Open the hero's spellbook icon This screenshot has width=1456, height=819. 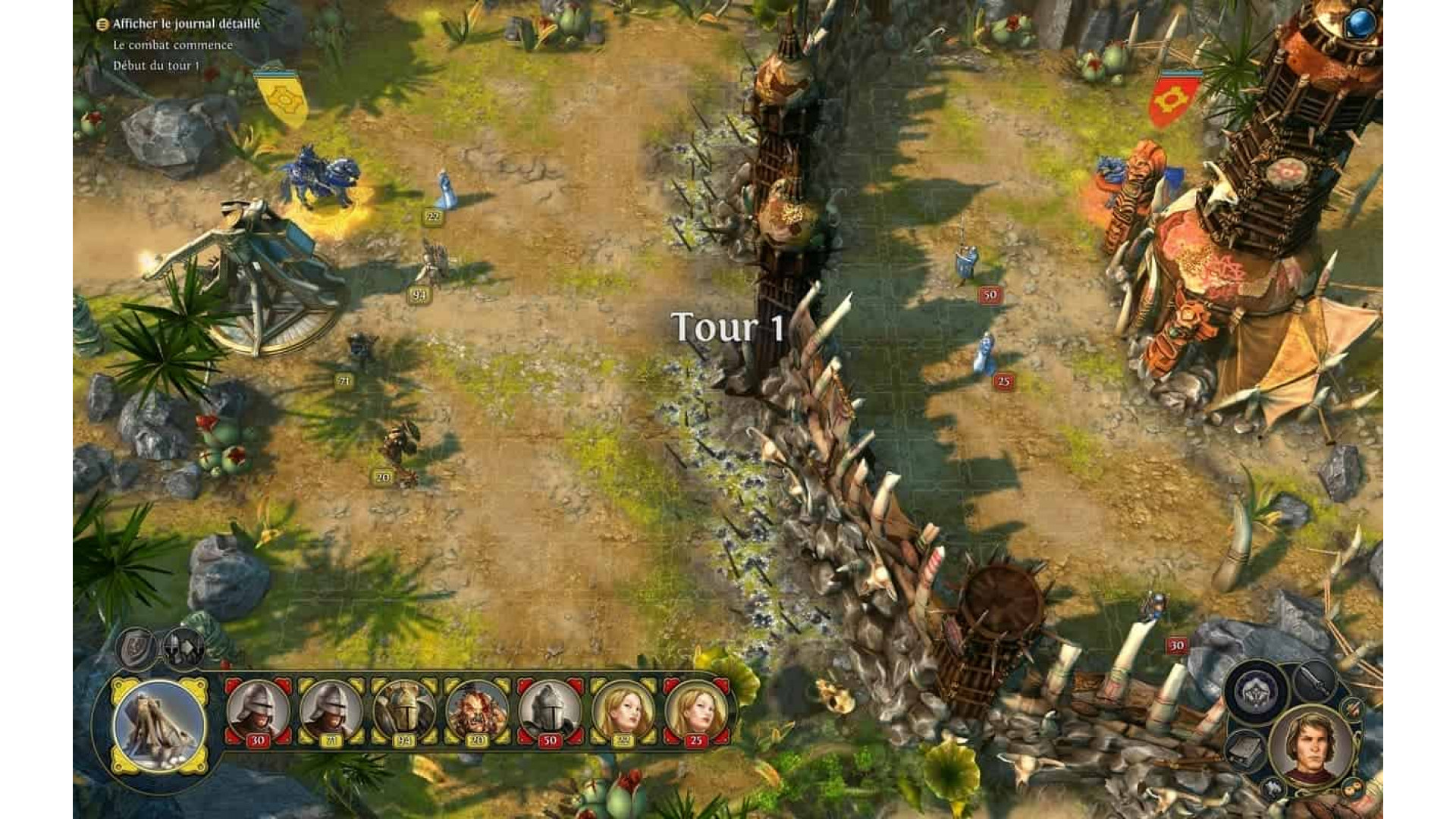[x=1246, y=749]
